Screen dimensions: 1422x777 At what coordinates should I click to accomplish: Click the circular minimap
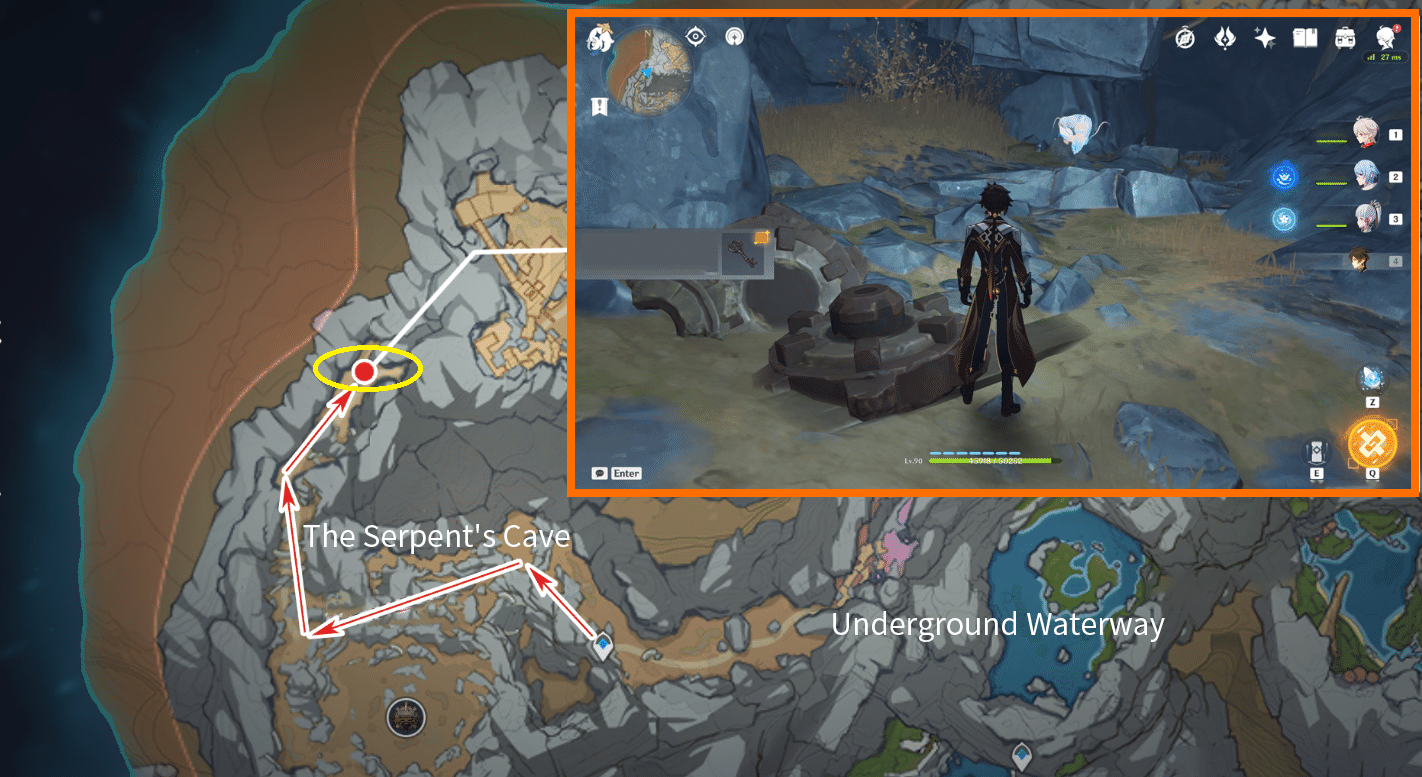click(x=648, y=71)
